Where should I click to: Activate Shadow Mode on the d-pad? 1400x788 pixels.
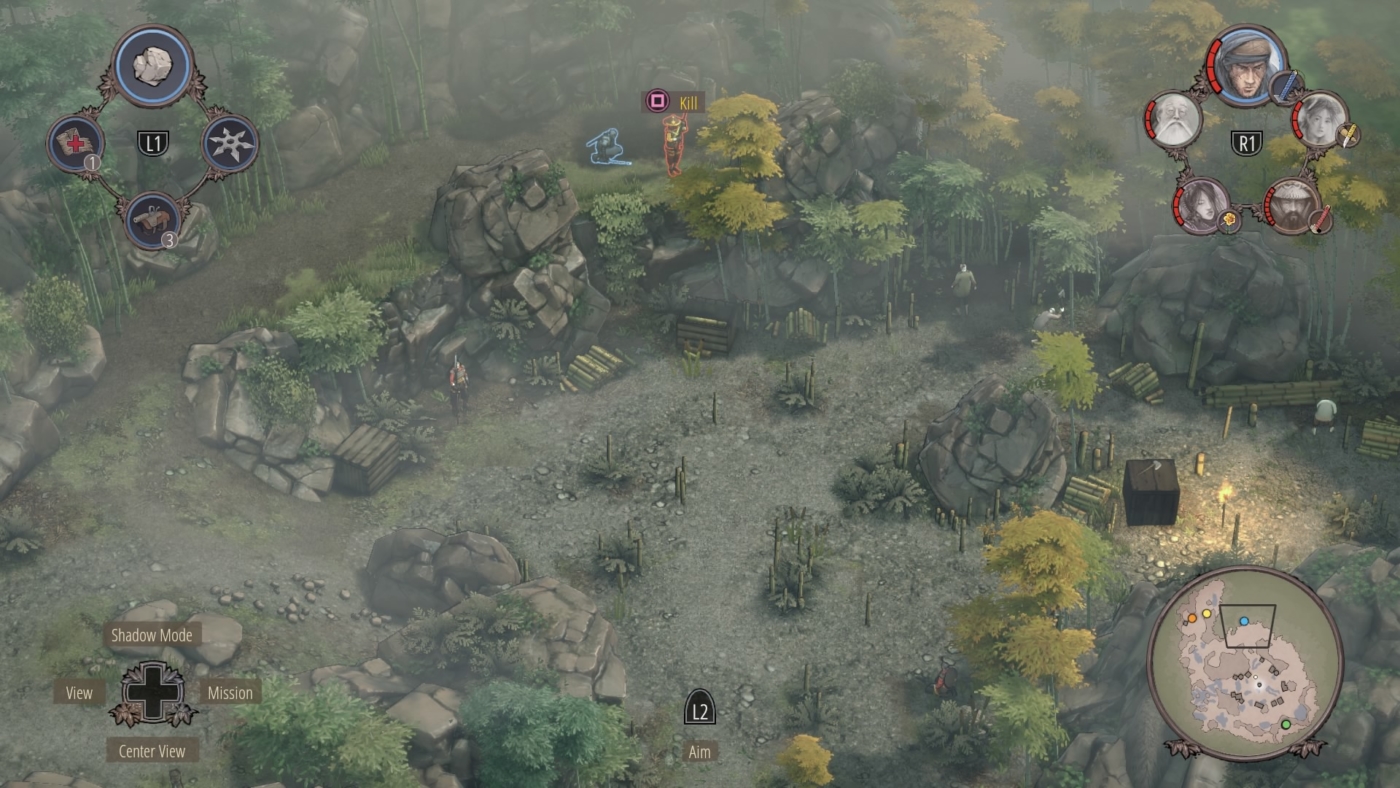pyautogui.click(x=154, y=633)
